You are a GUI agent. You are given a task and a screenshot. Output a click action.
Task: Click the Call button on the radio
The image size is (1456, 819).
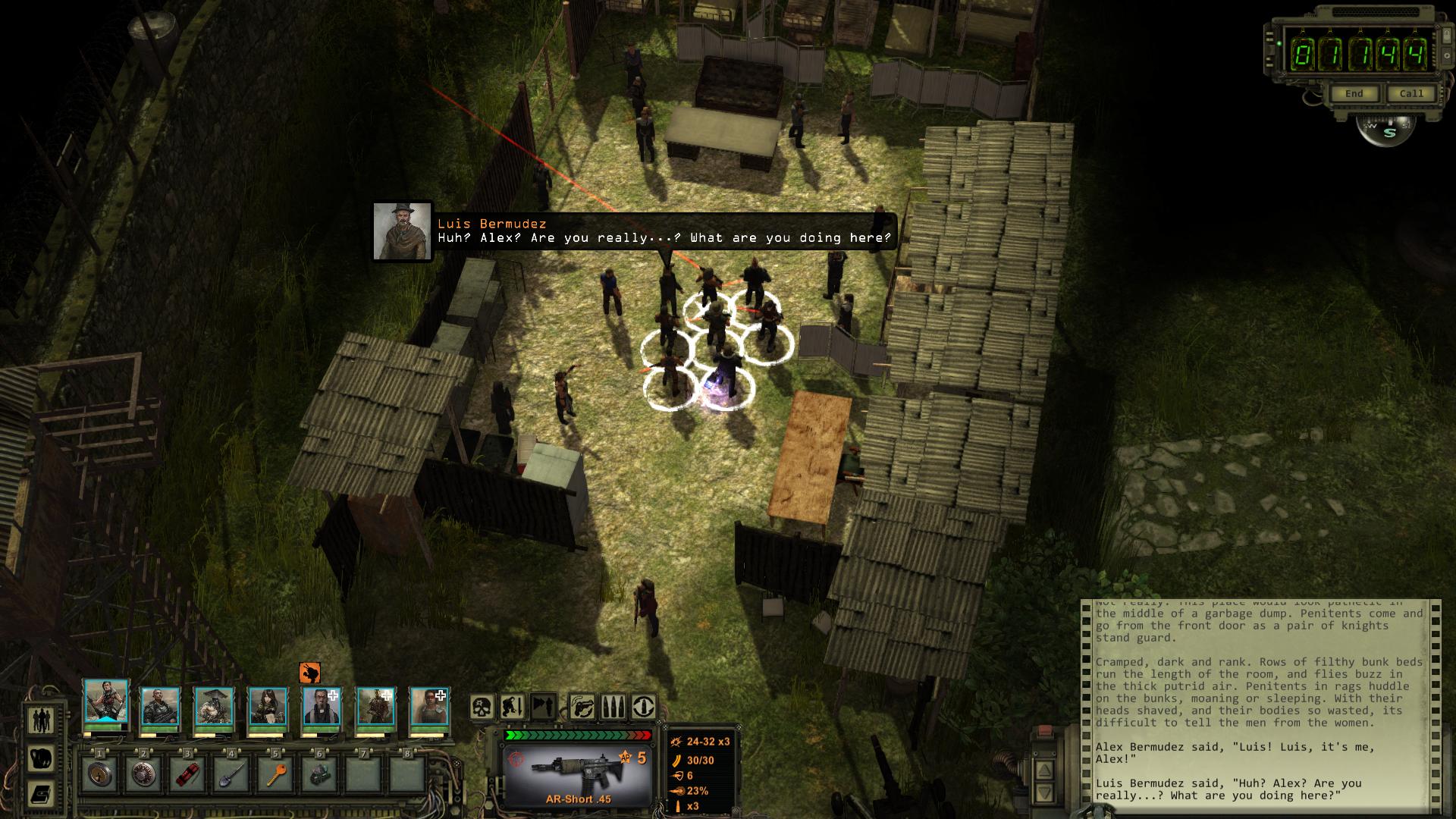[1410, 94]
